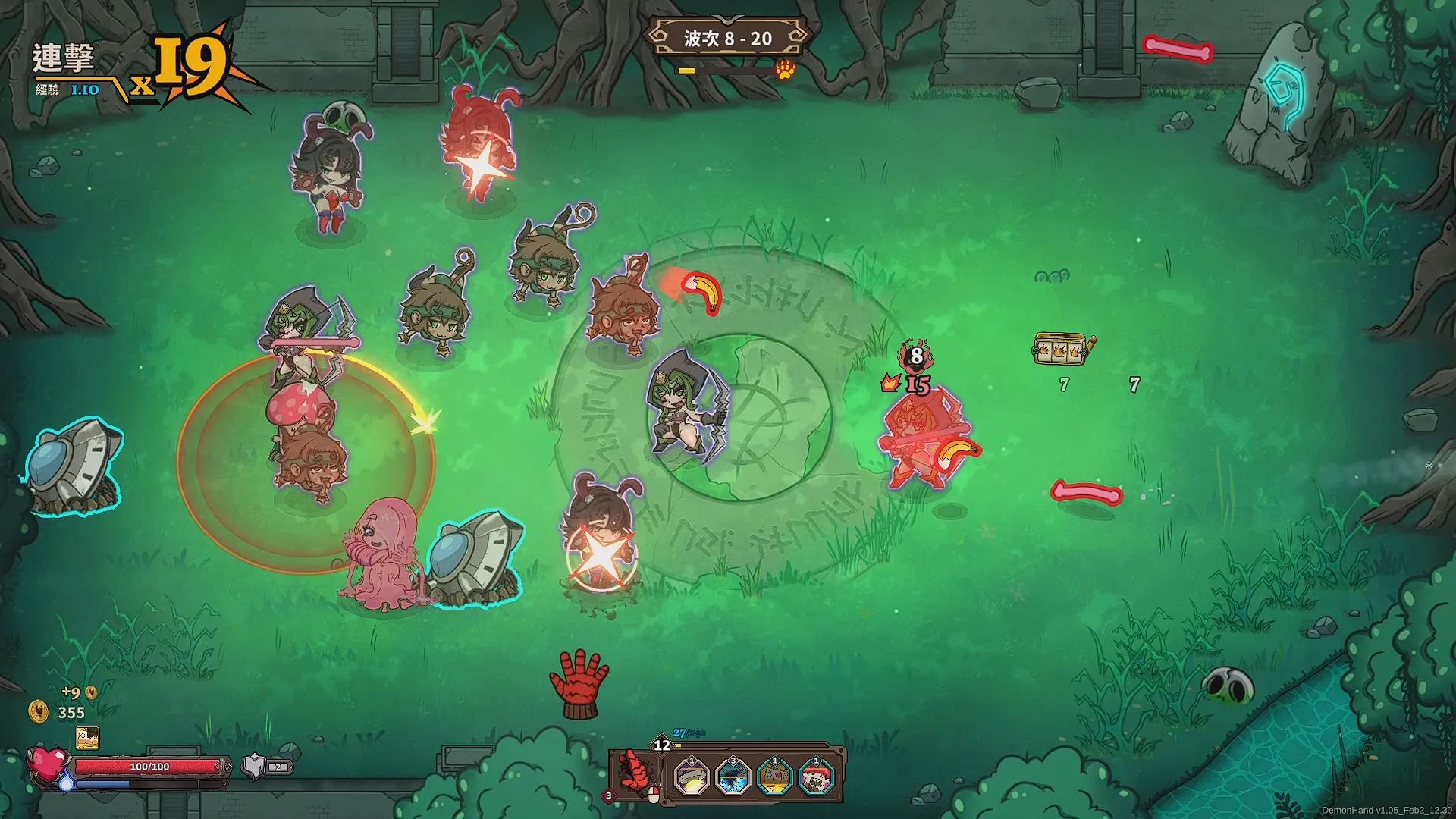Viewport: 1456px width, 819px height.
Task: Inspect the yellow buff status icon
Action: (x=87, y=737)
